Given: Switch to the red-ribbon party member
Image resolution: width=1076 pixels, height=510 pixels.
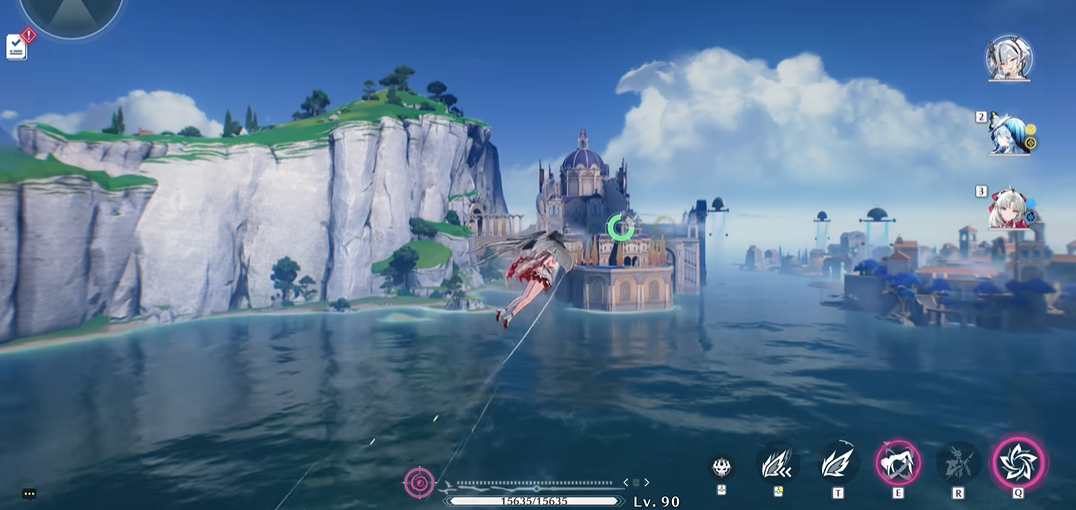Looking at the screenshot, I should pyautogui.click(x=1007, y=209).
